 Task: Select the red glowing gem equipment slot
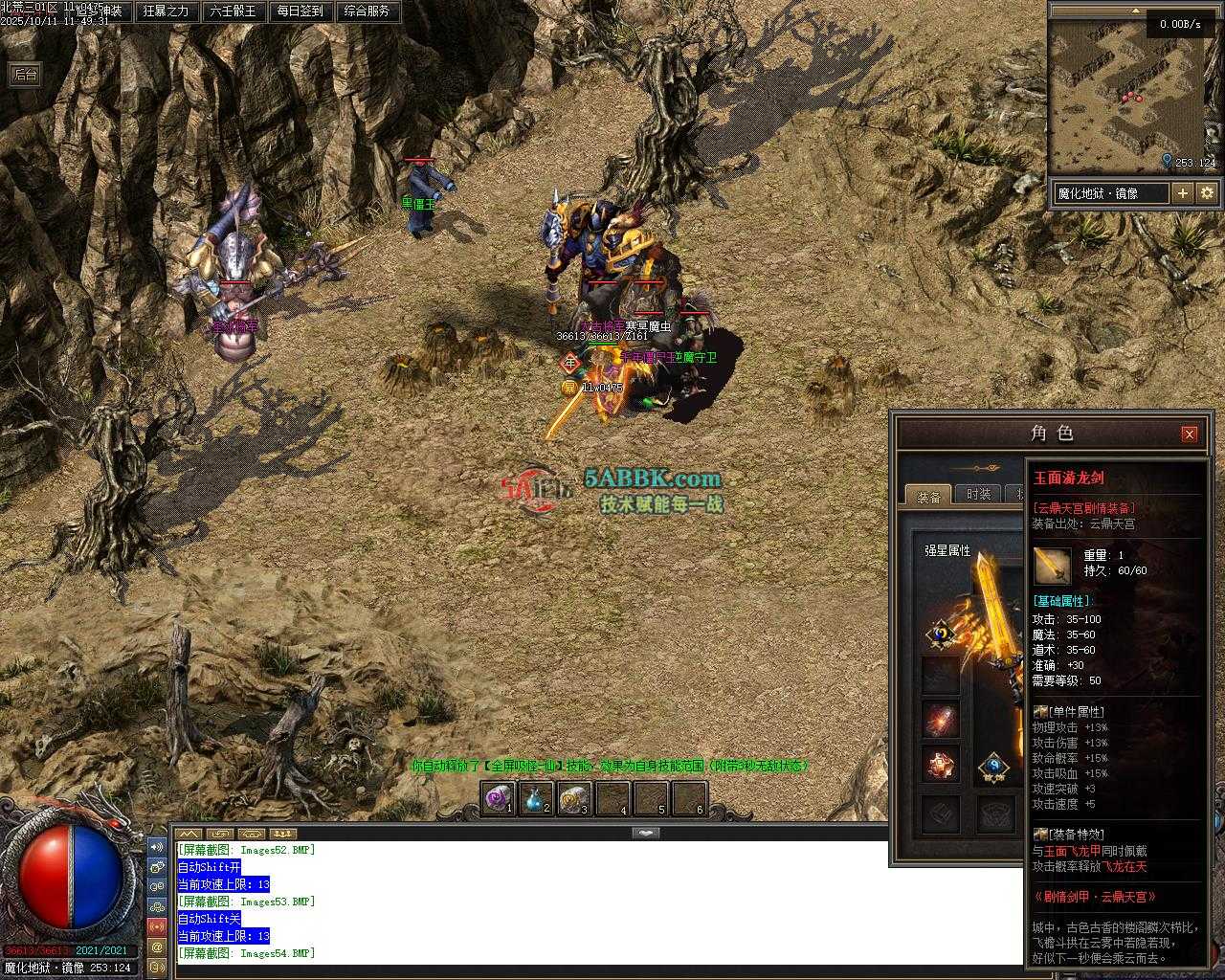coord(941,720)
